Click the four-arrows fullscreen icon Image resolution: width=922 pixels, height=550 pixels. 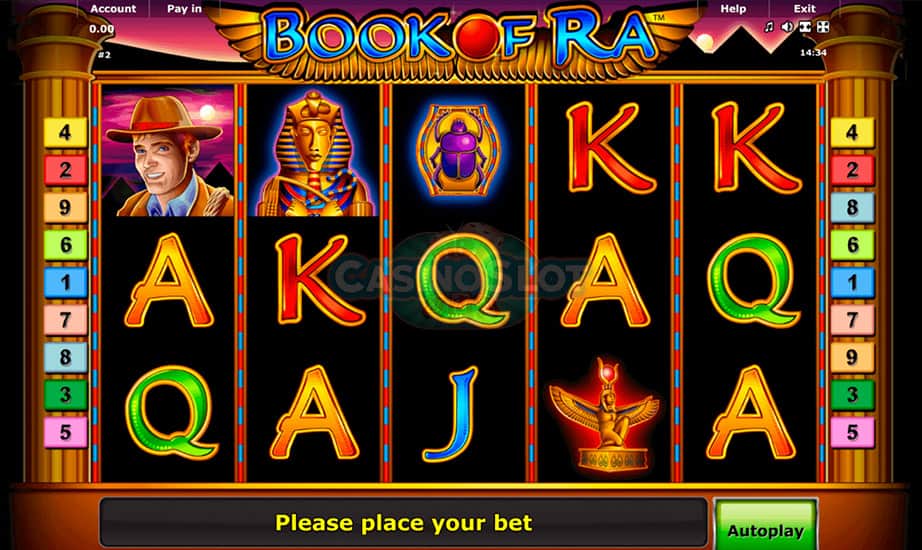click(822, 27)
